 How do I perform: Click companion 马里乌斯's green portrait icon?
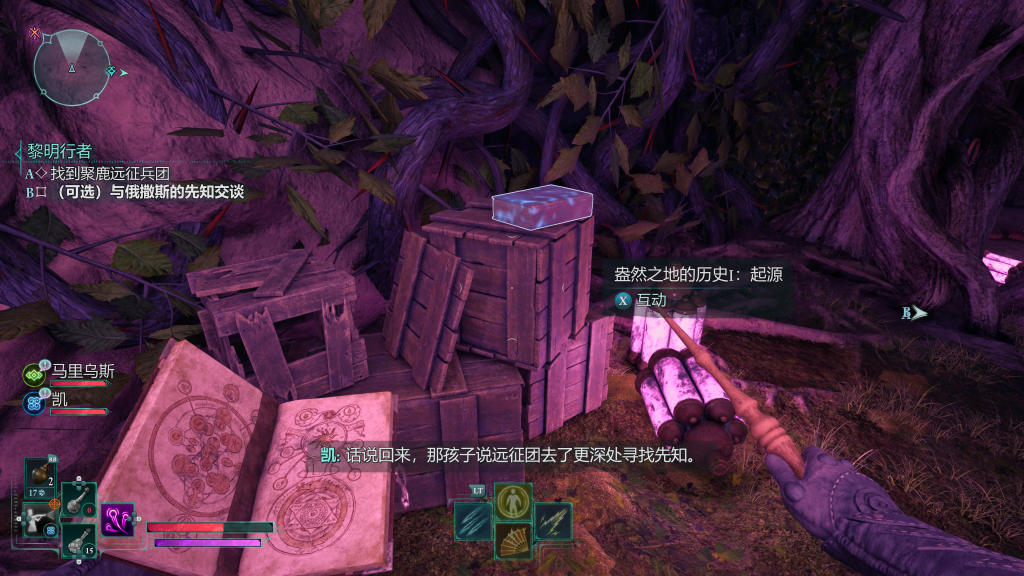click(x=32, y=374)
